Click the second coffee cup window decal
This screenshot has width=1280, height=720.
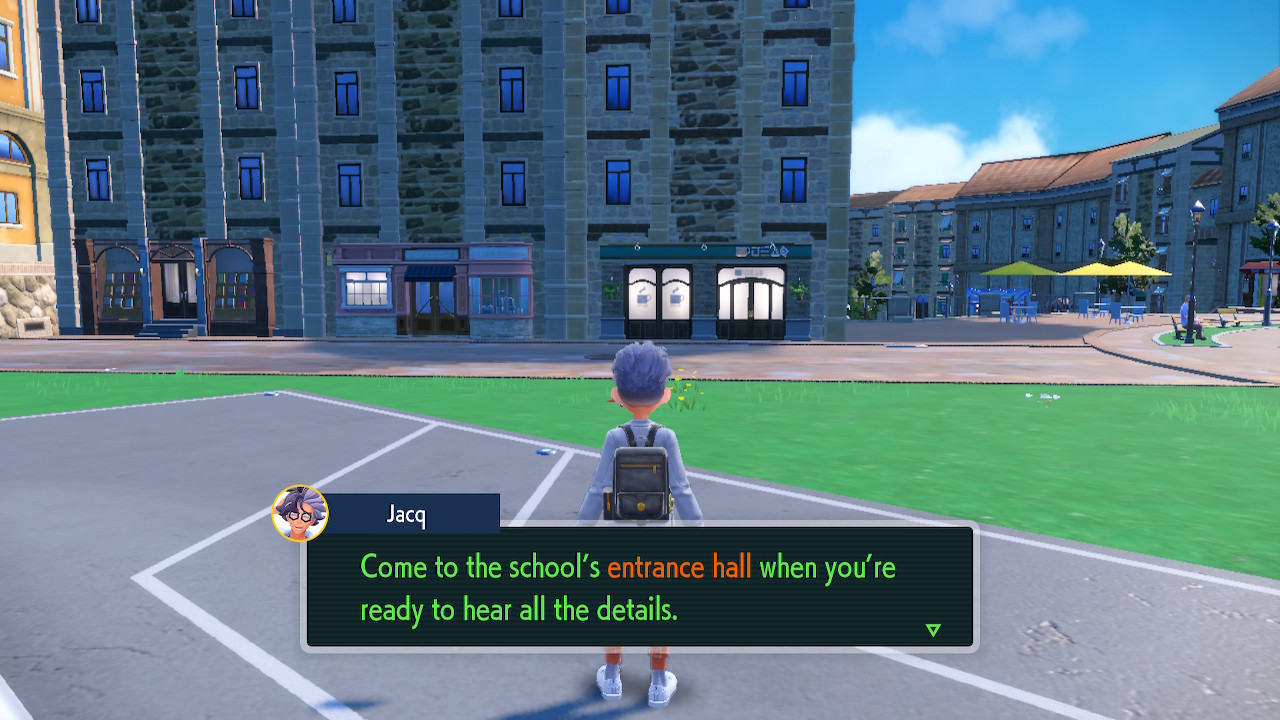(675, 297)
